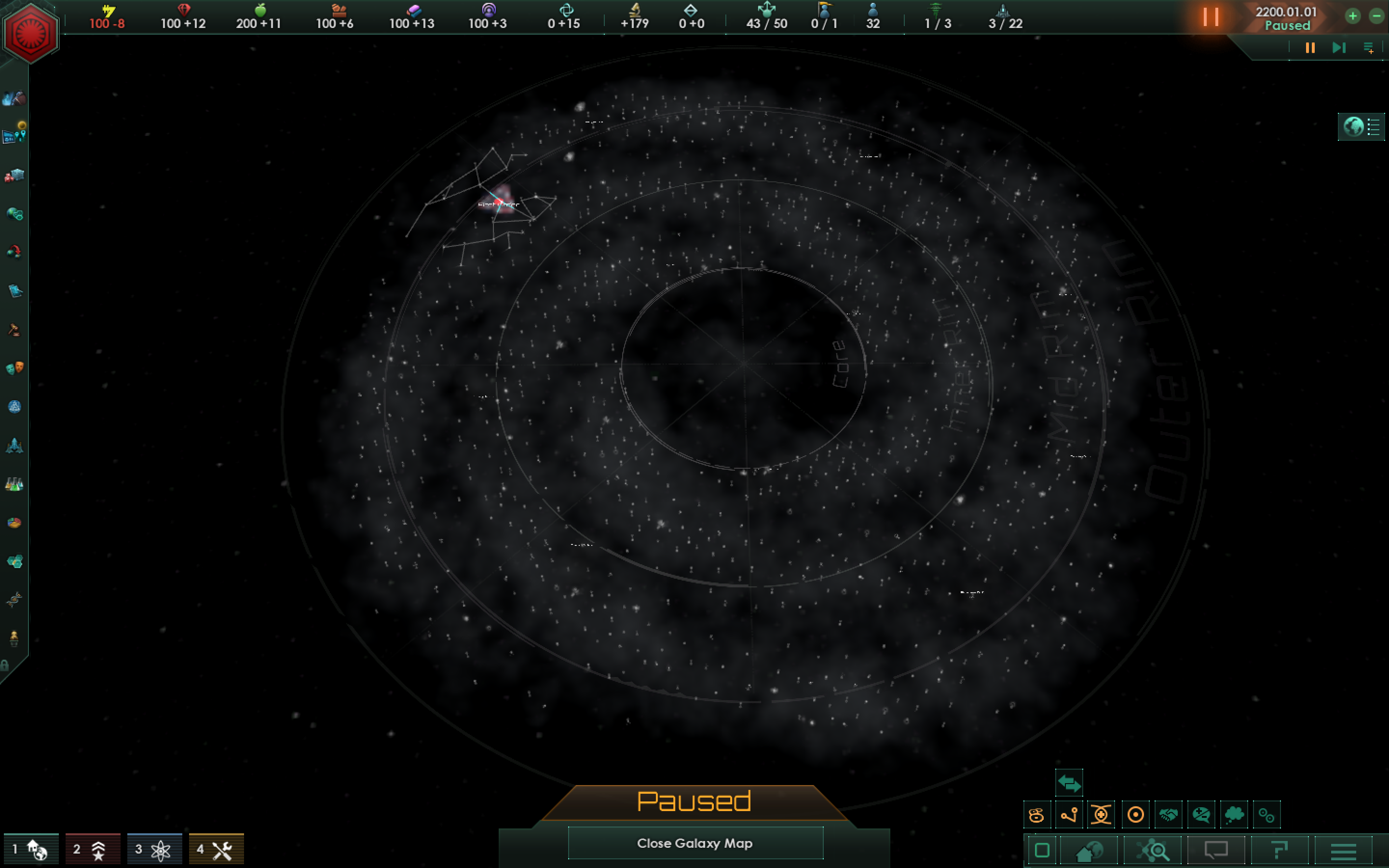Open the message log speech bubble icon
The image size is (1389, 868).
1217,851
